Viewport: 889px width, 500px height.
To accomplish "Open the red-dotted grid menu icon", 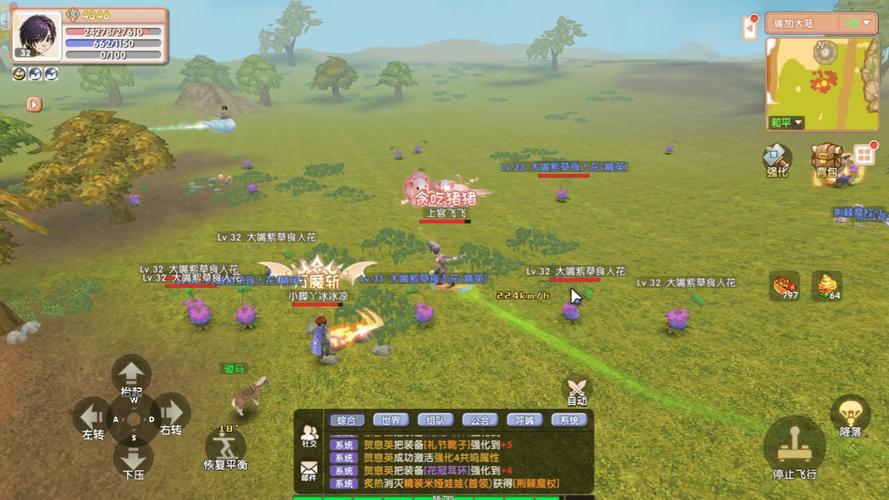I will pos(865,155).
